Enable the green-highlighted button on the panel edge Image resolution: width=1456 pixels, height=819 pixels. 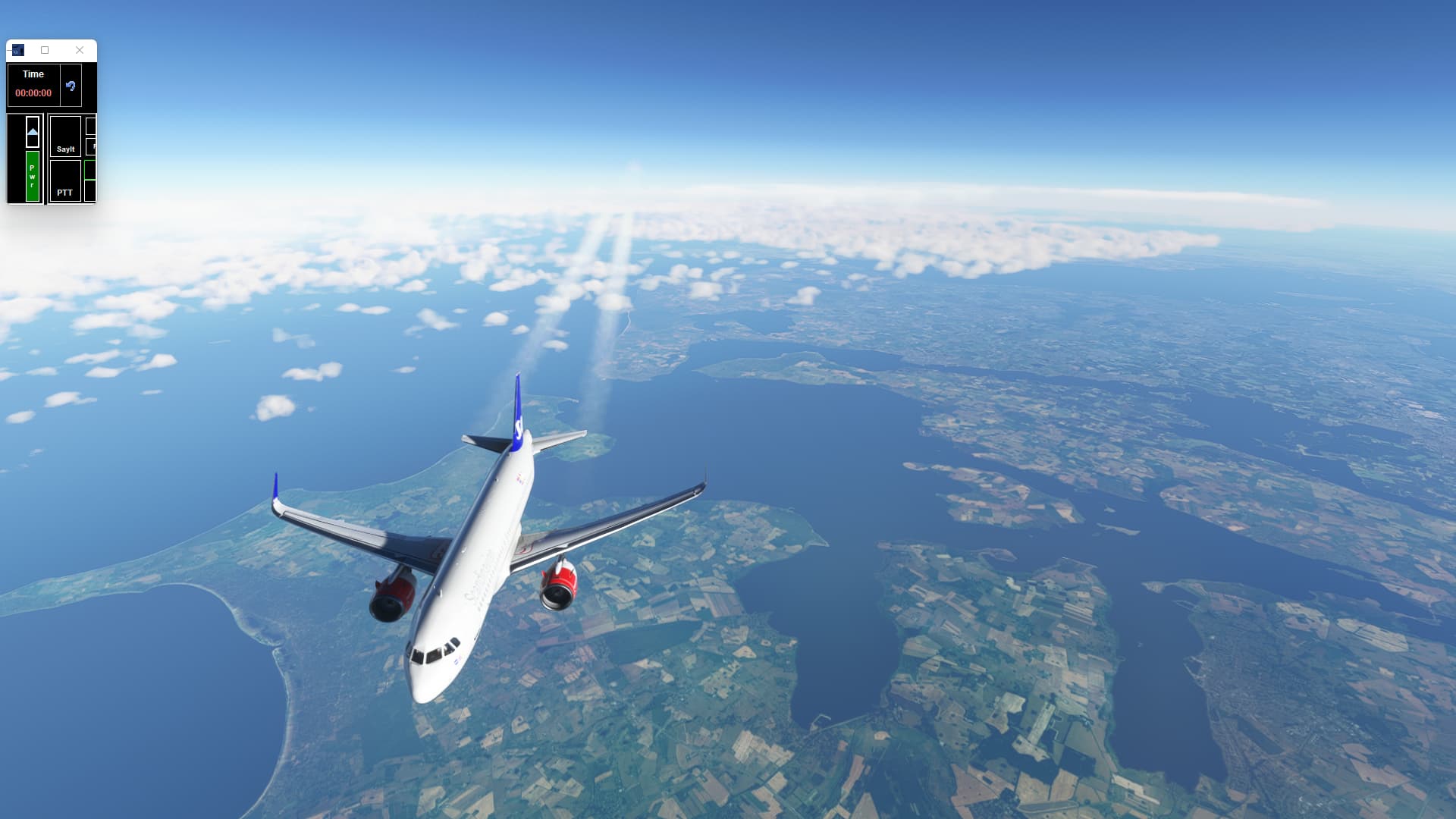90,170
